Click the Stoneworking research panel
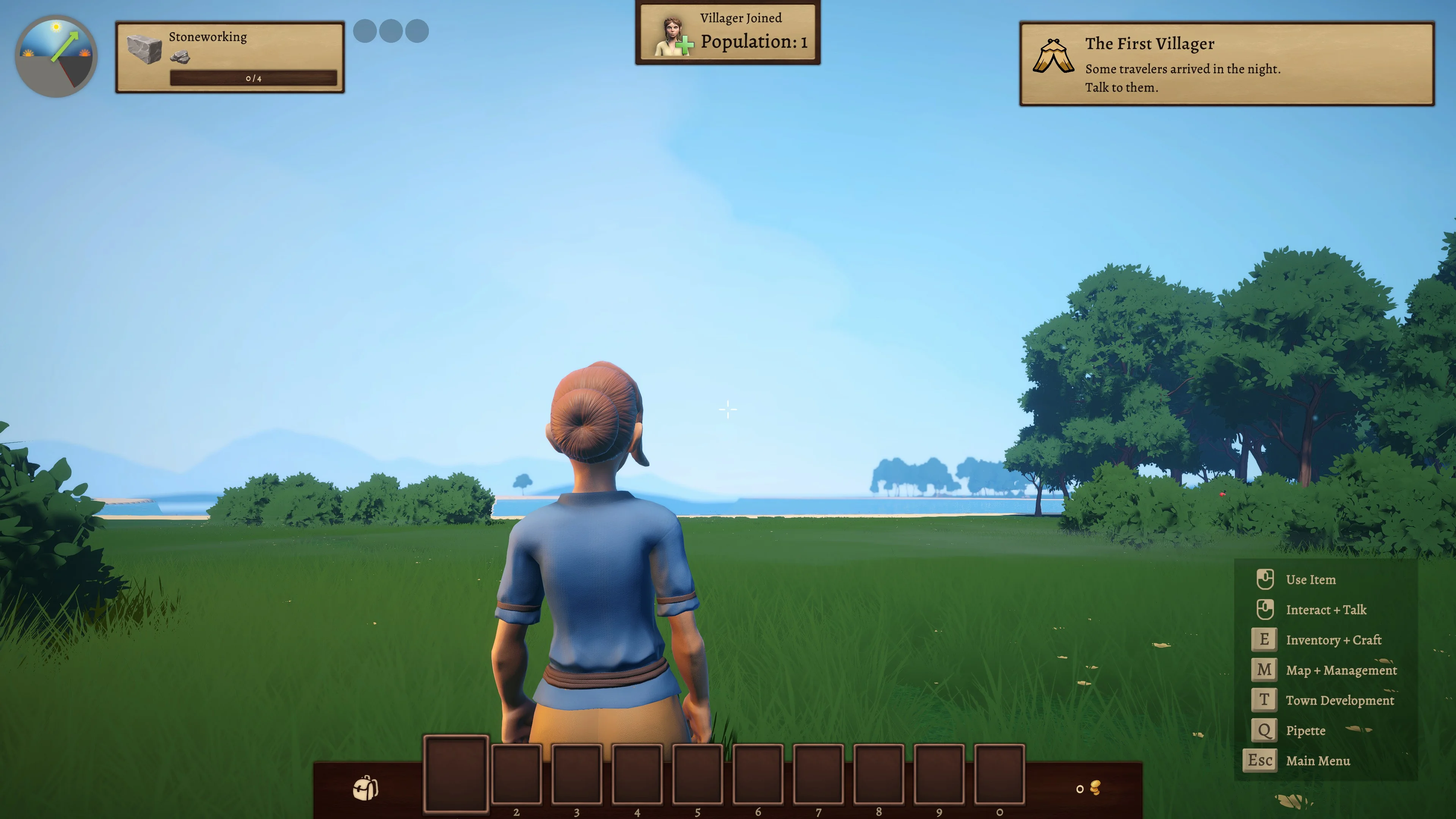 pyautogui.click(x=230, y=57)
